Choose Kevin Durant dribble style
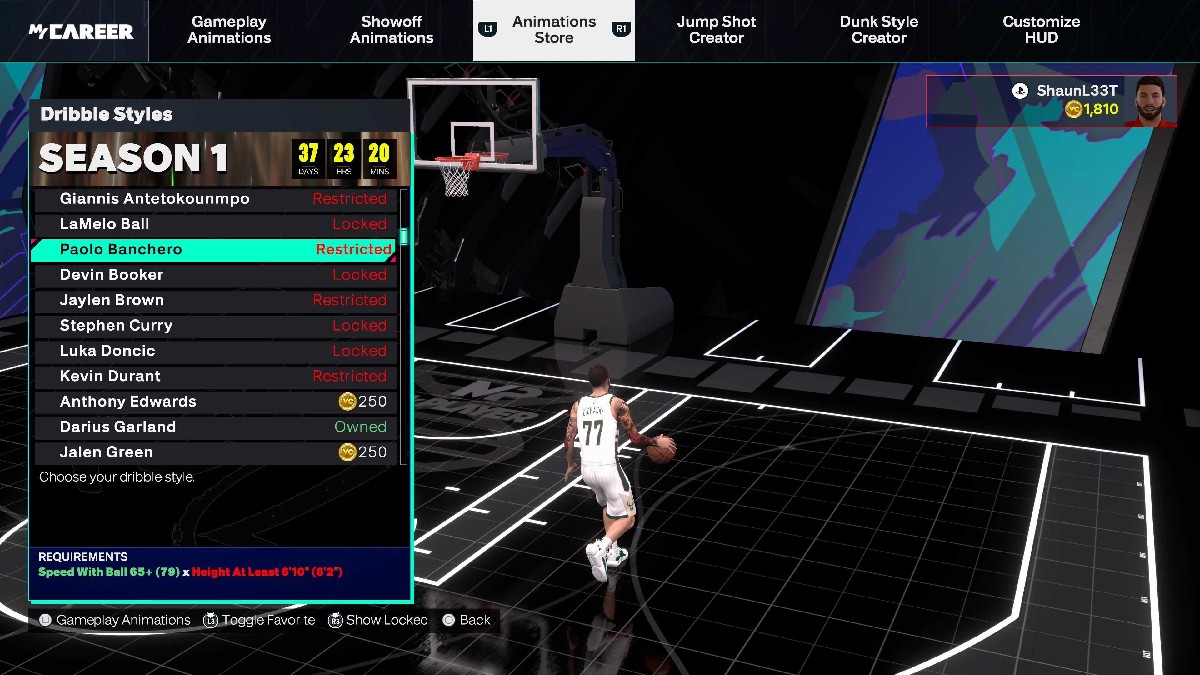The height and width of the screenshot is (675, 1200). (215, 376)
